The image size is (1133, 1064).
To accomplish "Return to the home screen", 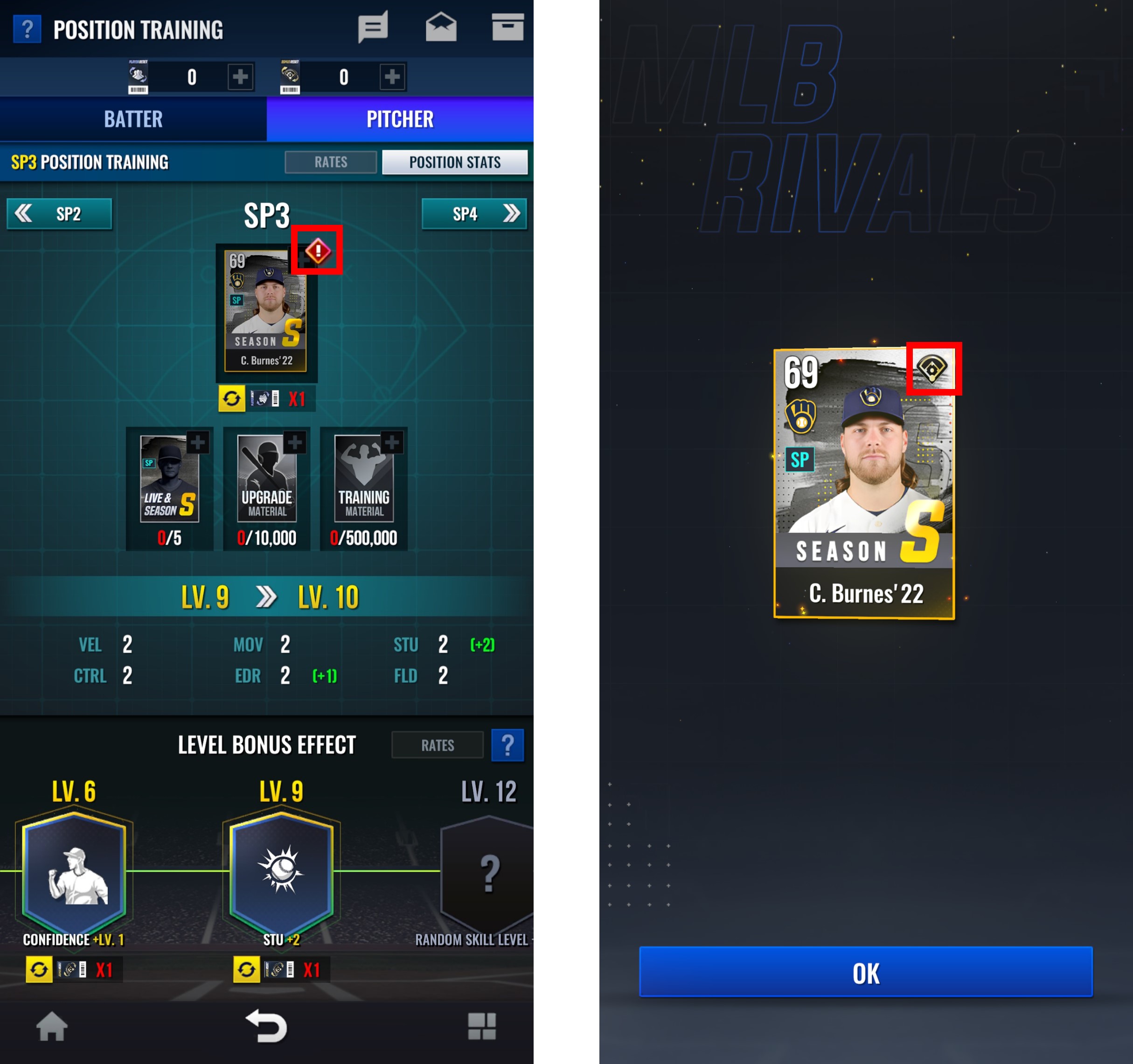I will pyautogui.click(x=52, y=1026).
